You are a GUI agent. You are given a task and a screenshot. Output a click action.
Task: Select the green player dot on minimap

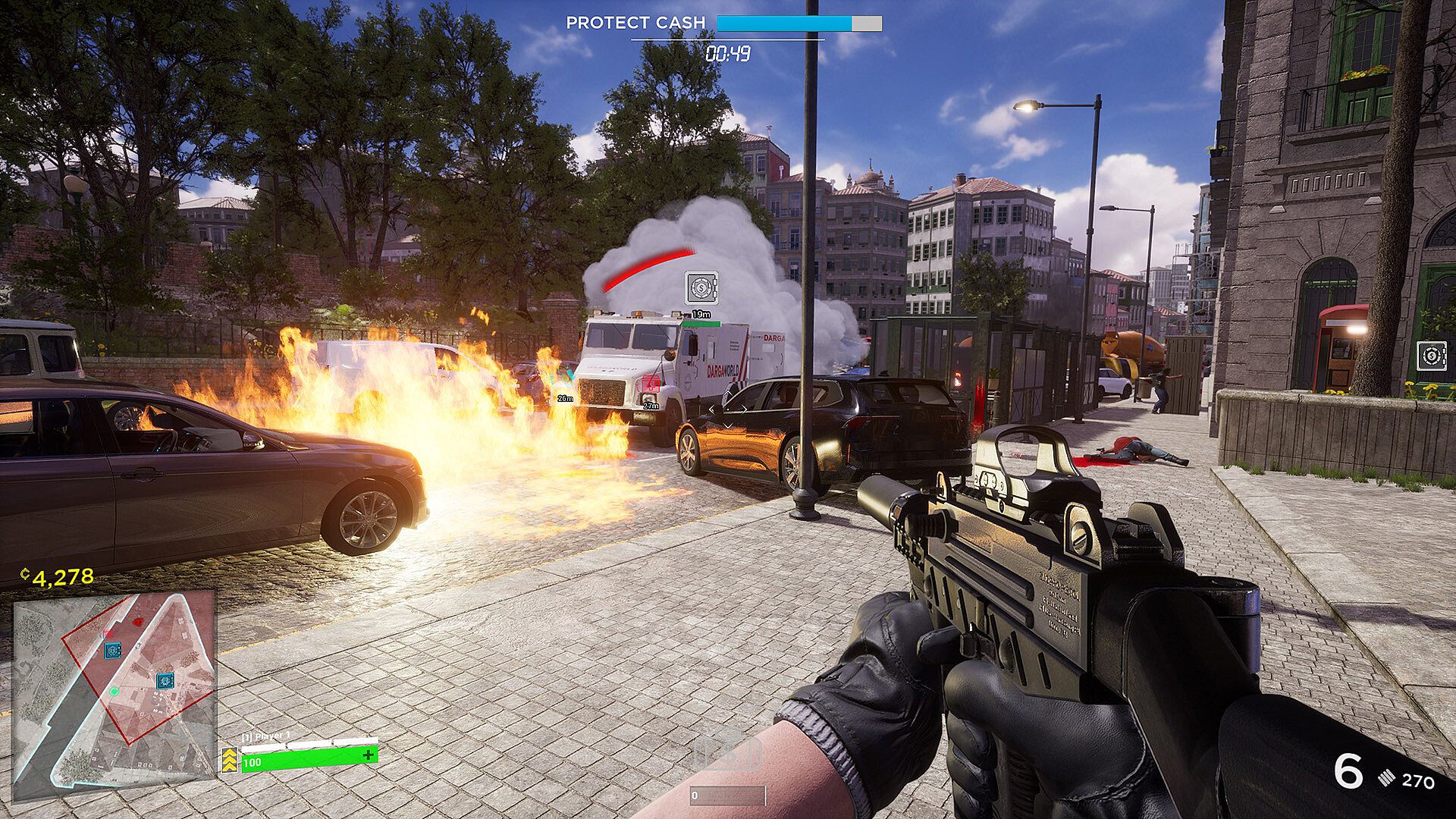[114, 692]
